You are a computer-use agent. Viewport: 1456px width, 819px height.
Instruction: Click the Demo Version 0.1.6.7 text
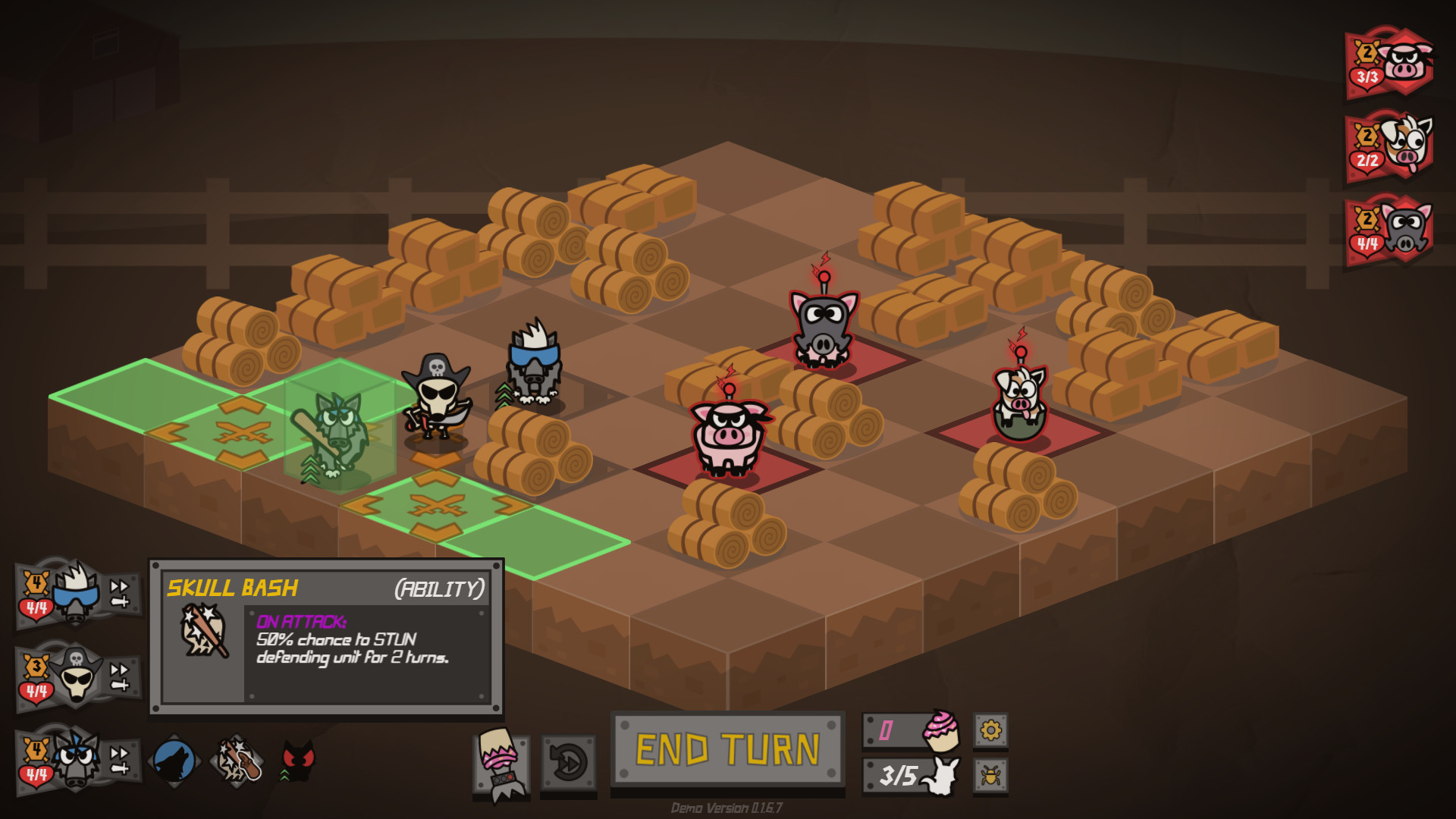[727, 808]
